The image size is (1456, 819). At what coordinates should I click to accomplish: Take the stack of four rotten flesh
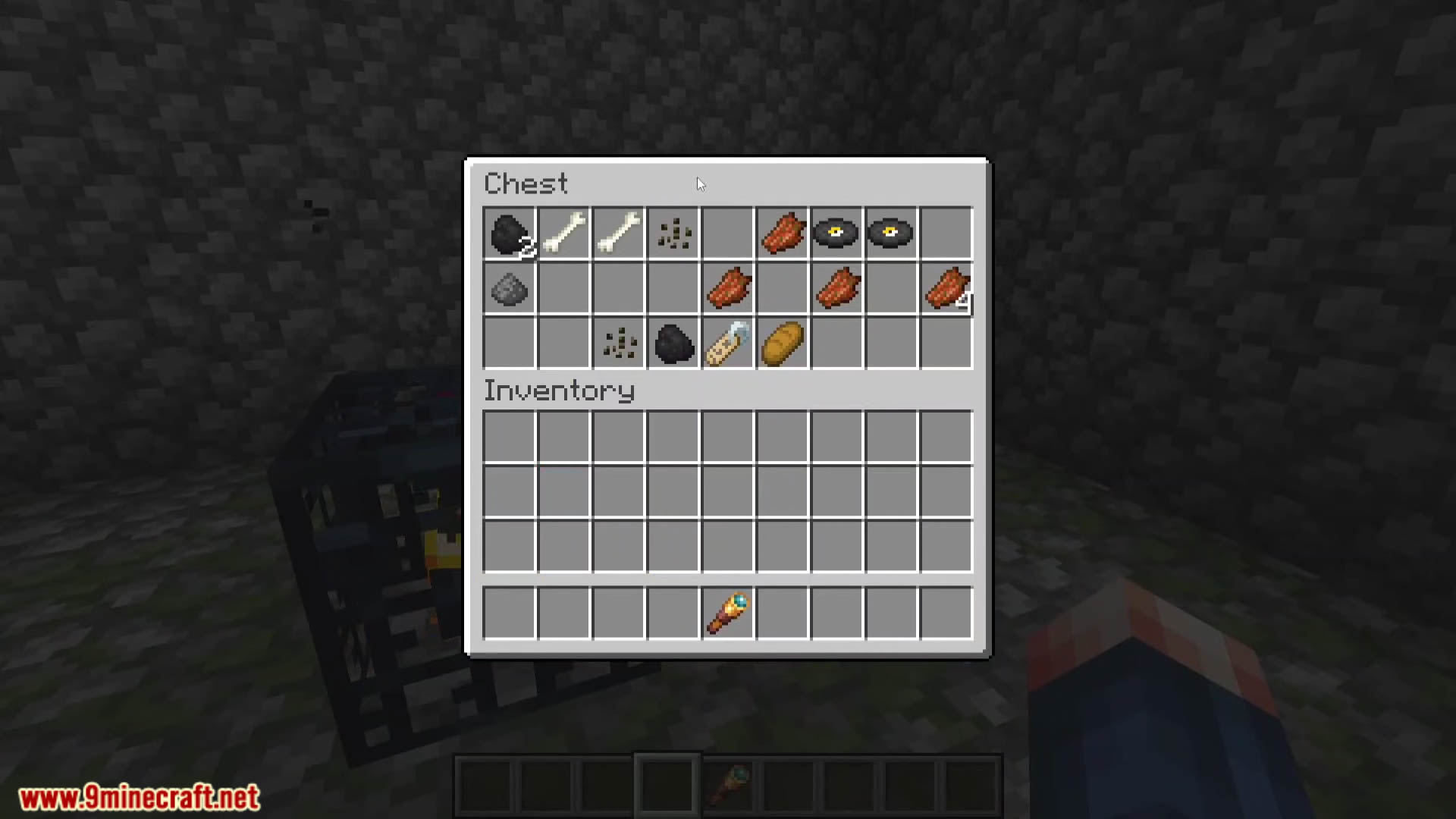tap(946, 289)
